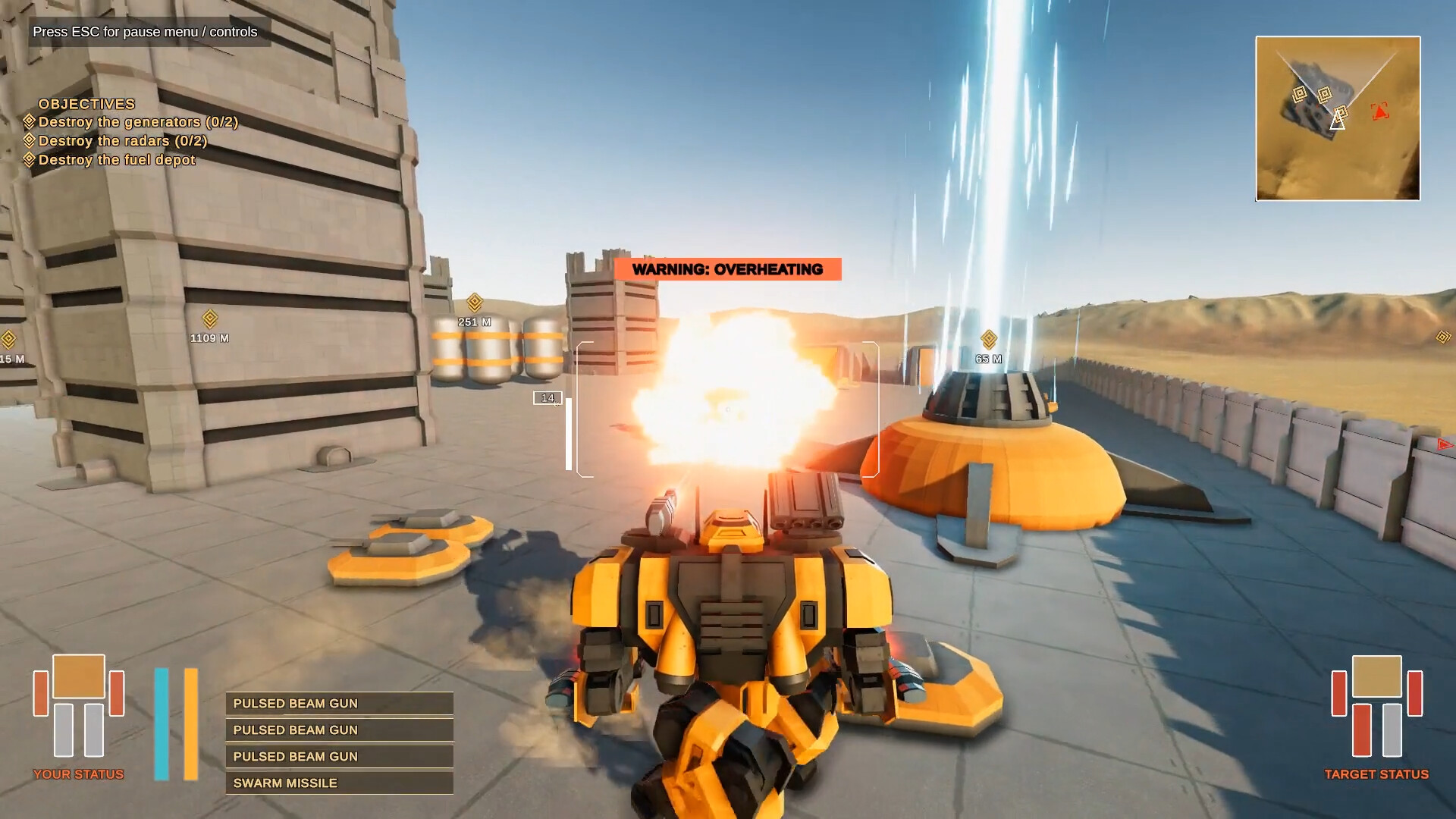Select the Swarm Missile weapon slot
The image size is (1456, 819).
tap(338, 782)
